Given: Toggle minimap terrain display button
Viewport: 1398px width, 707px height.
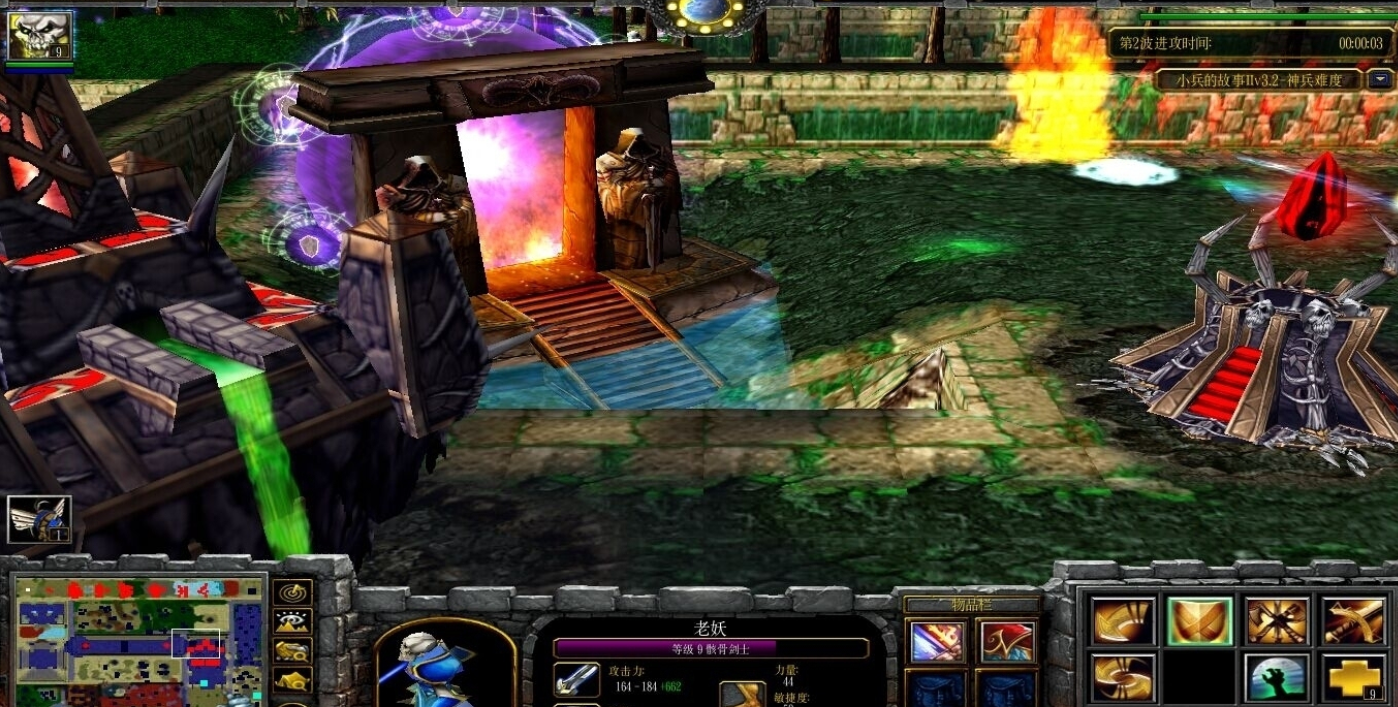Looking at the screenshot, I should 292,623.
